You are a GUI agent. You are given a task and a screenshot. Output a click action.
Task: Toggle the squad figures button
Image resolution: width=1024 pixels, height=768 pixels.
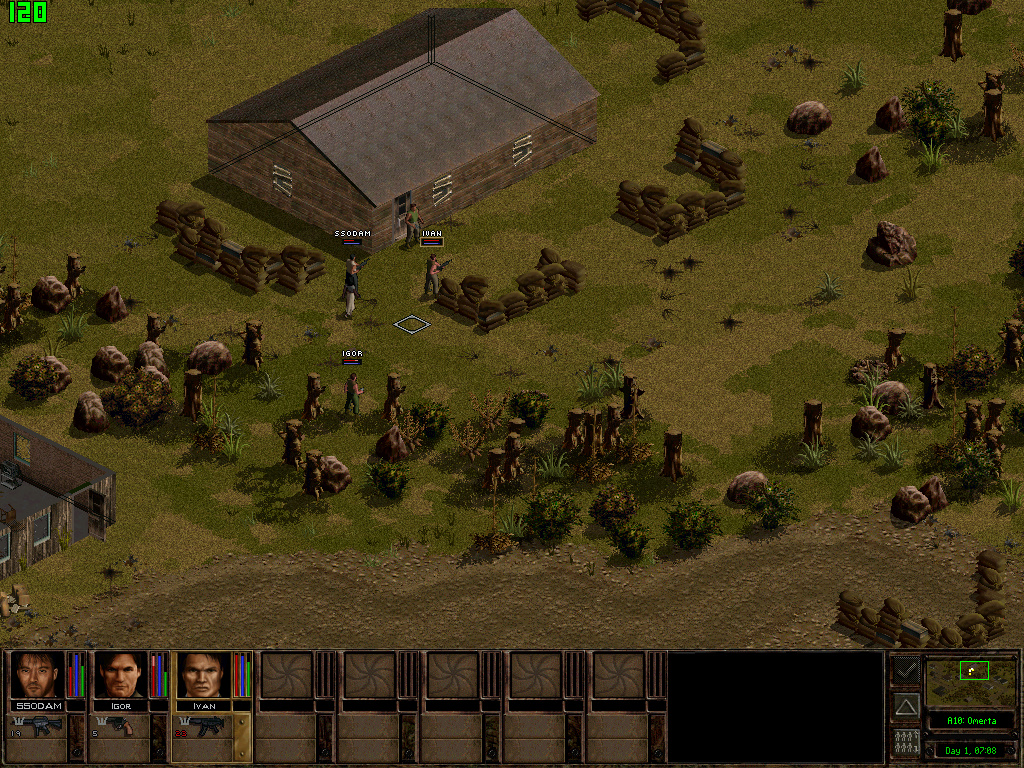[906, 743]
